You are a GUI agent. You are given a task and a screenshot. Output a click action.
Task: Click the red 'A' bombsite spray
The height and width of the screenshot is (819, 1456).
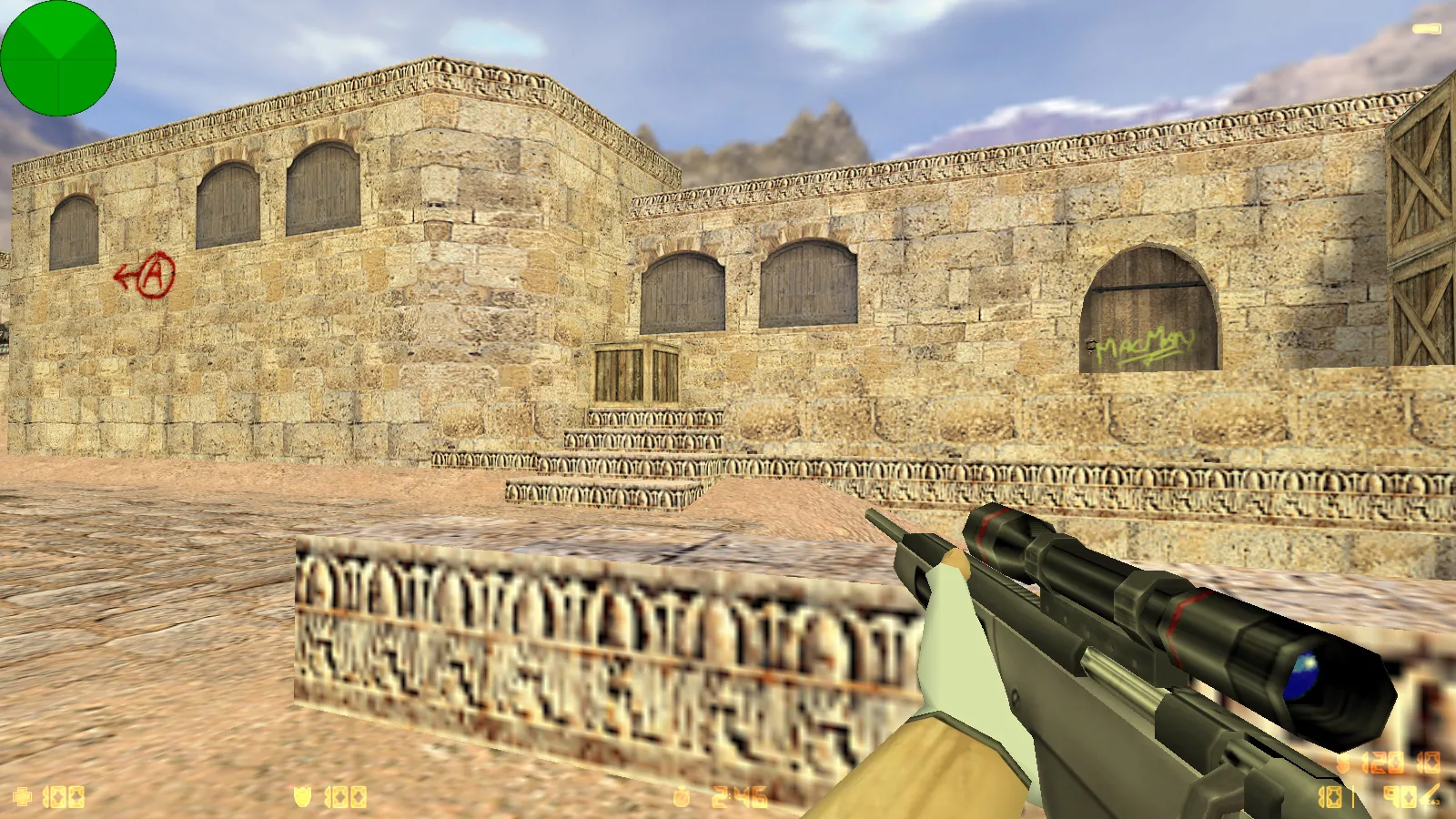(153, 273)
